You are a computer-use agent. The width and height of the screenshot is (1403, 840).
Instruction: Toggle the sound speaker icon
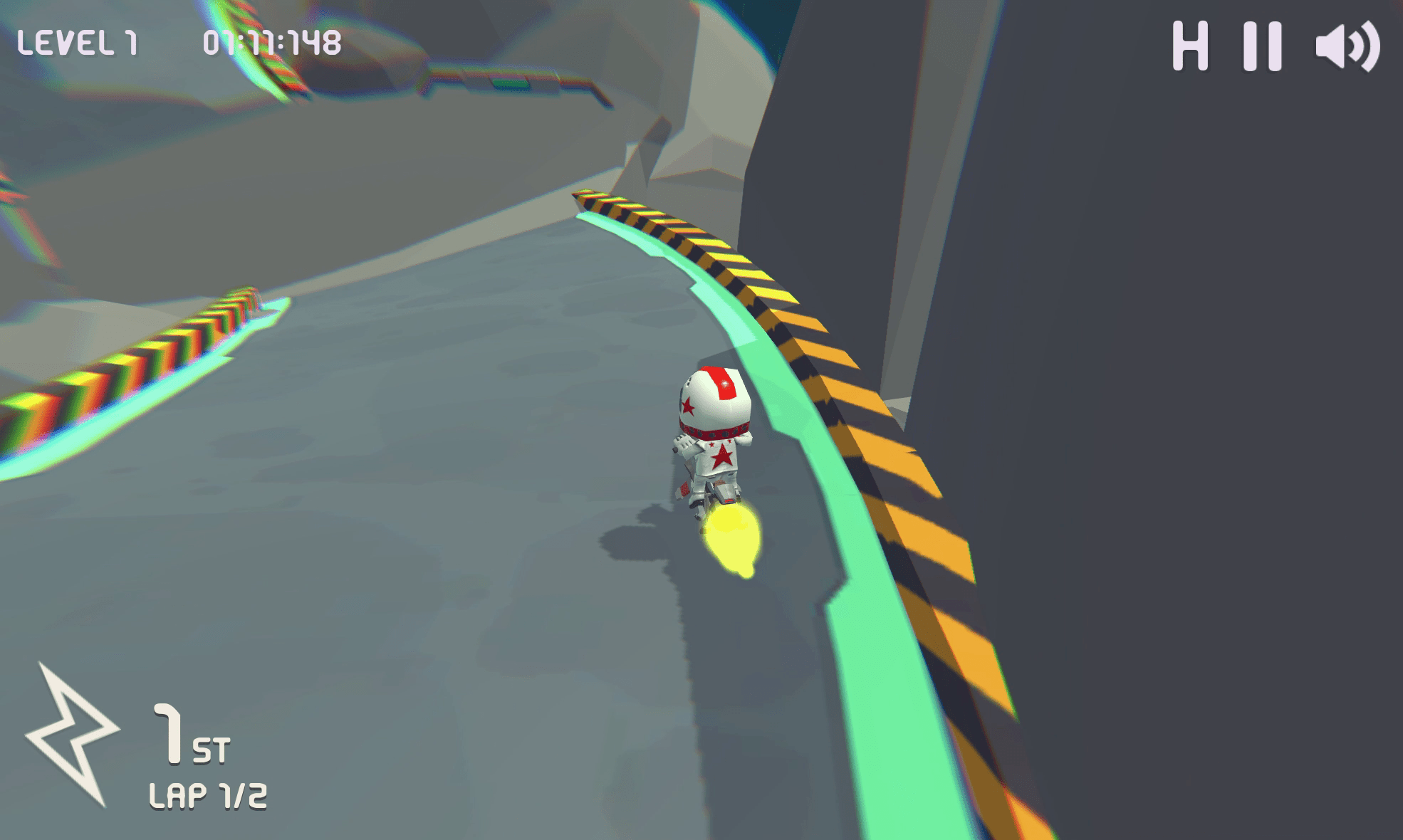[1347, 47]
